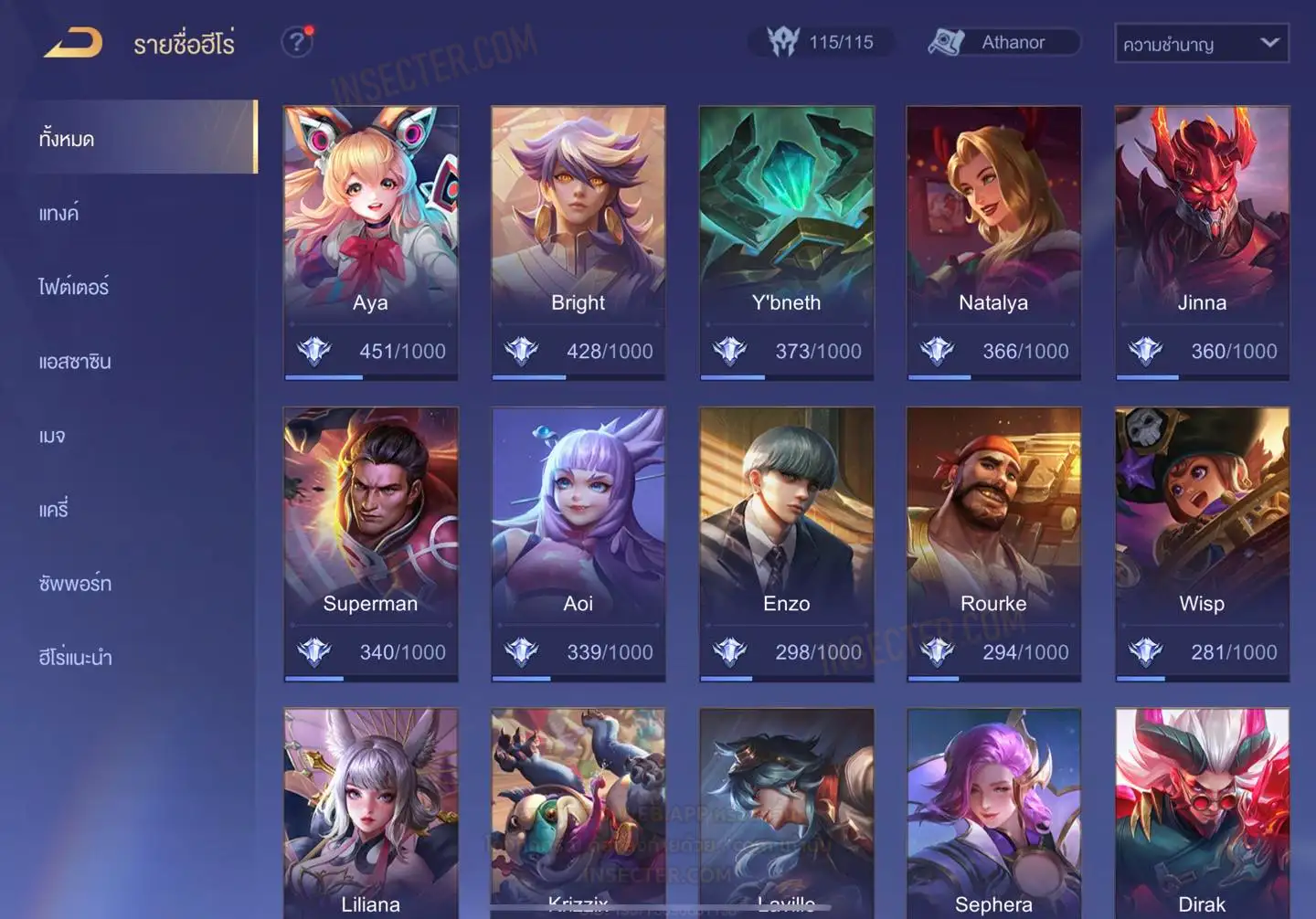Open the question mark help icon
The image size is (1316, 919).
click(x=296, y=42)
